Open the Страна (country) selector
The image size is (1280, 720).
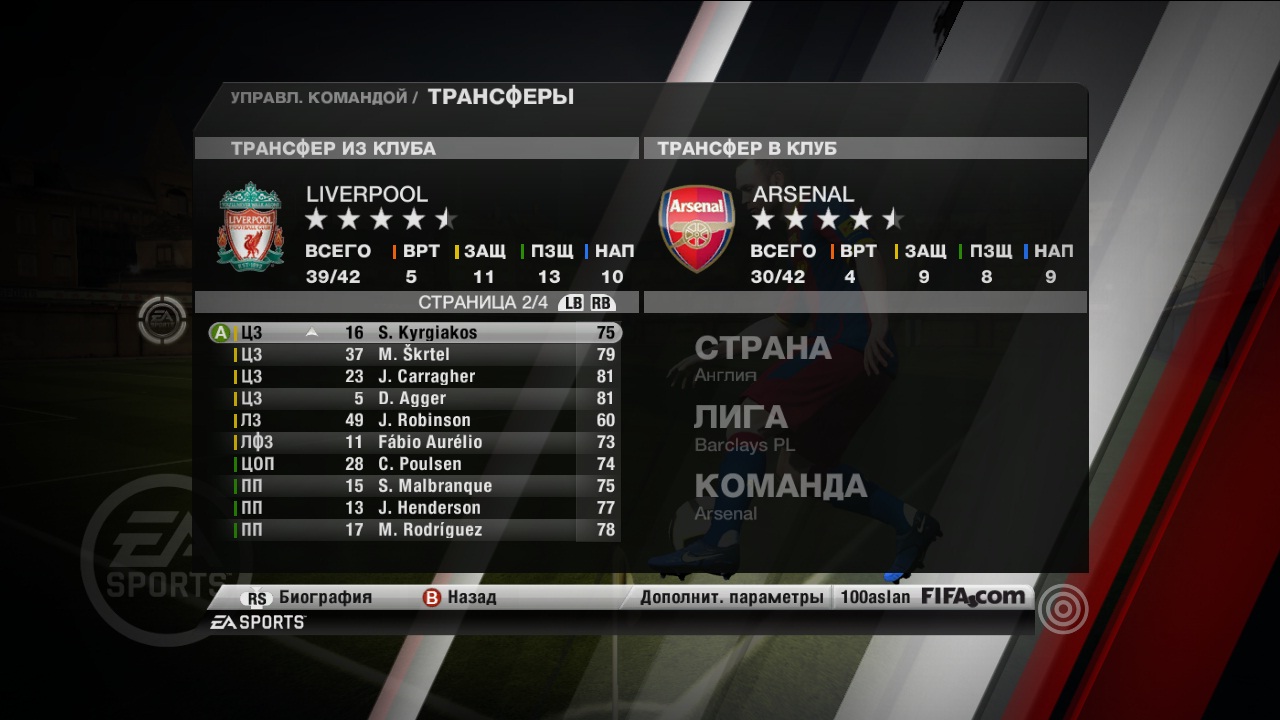[762, 358]
